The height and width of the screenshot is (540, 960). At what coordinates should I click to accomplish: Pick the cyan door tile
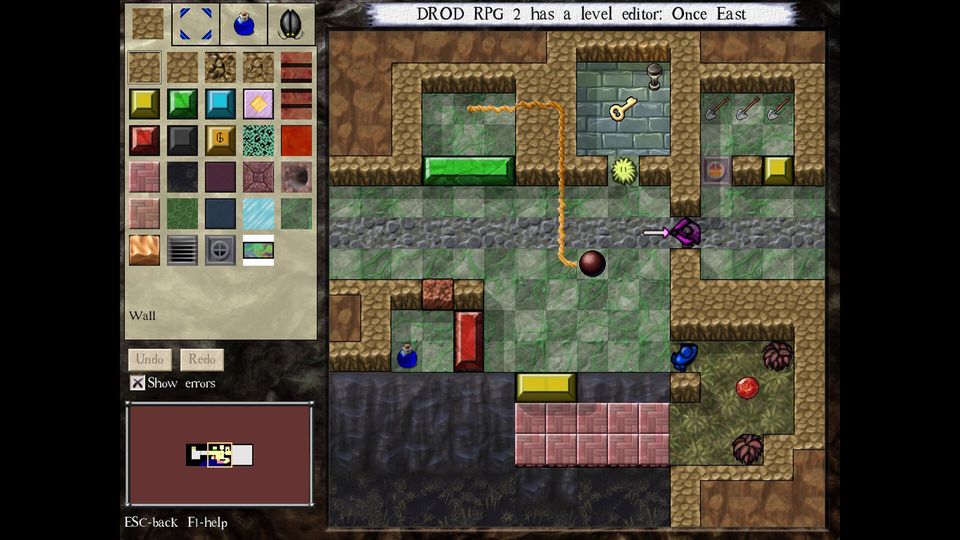[220, 103]
